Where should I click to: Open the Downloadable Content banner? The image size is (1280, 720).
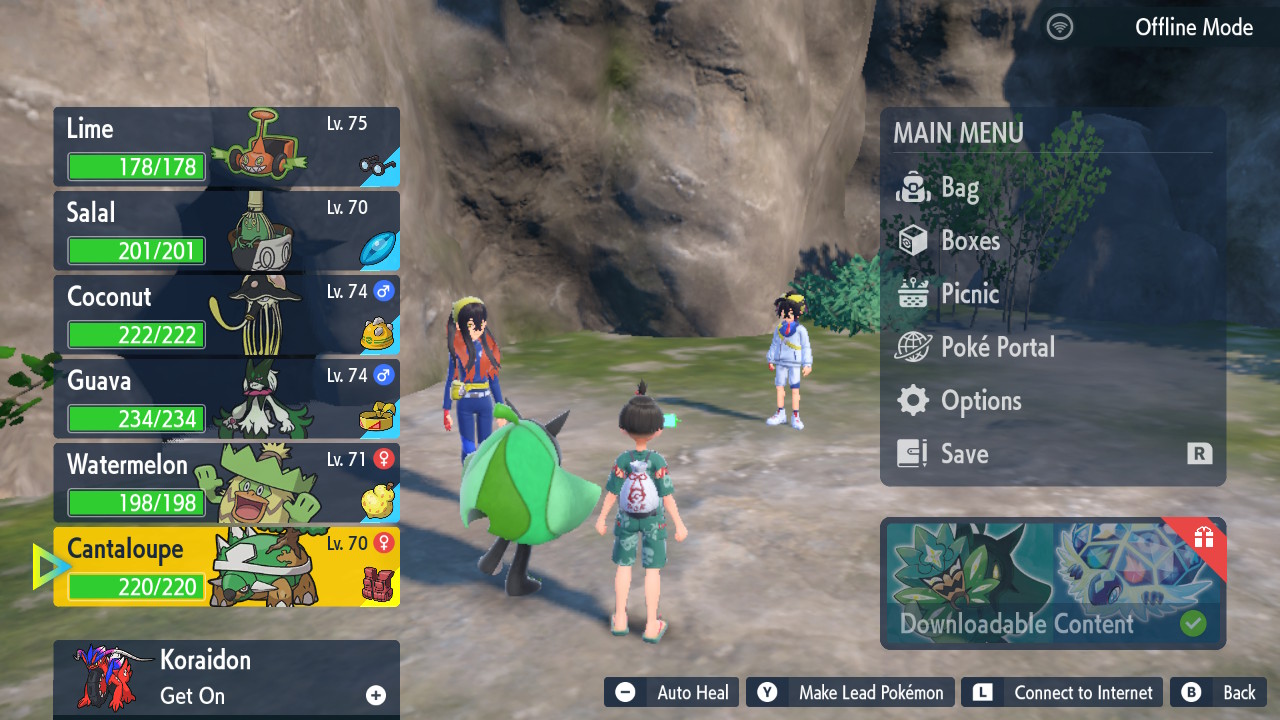(1052, 584)
